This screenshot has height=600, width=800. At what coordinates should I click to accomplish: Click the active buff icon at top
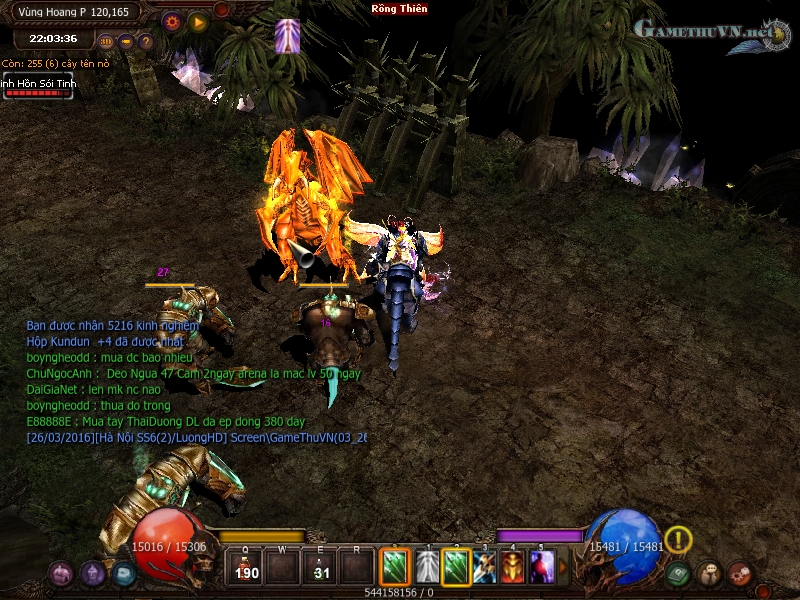tap(288, 36)
